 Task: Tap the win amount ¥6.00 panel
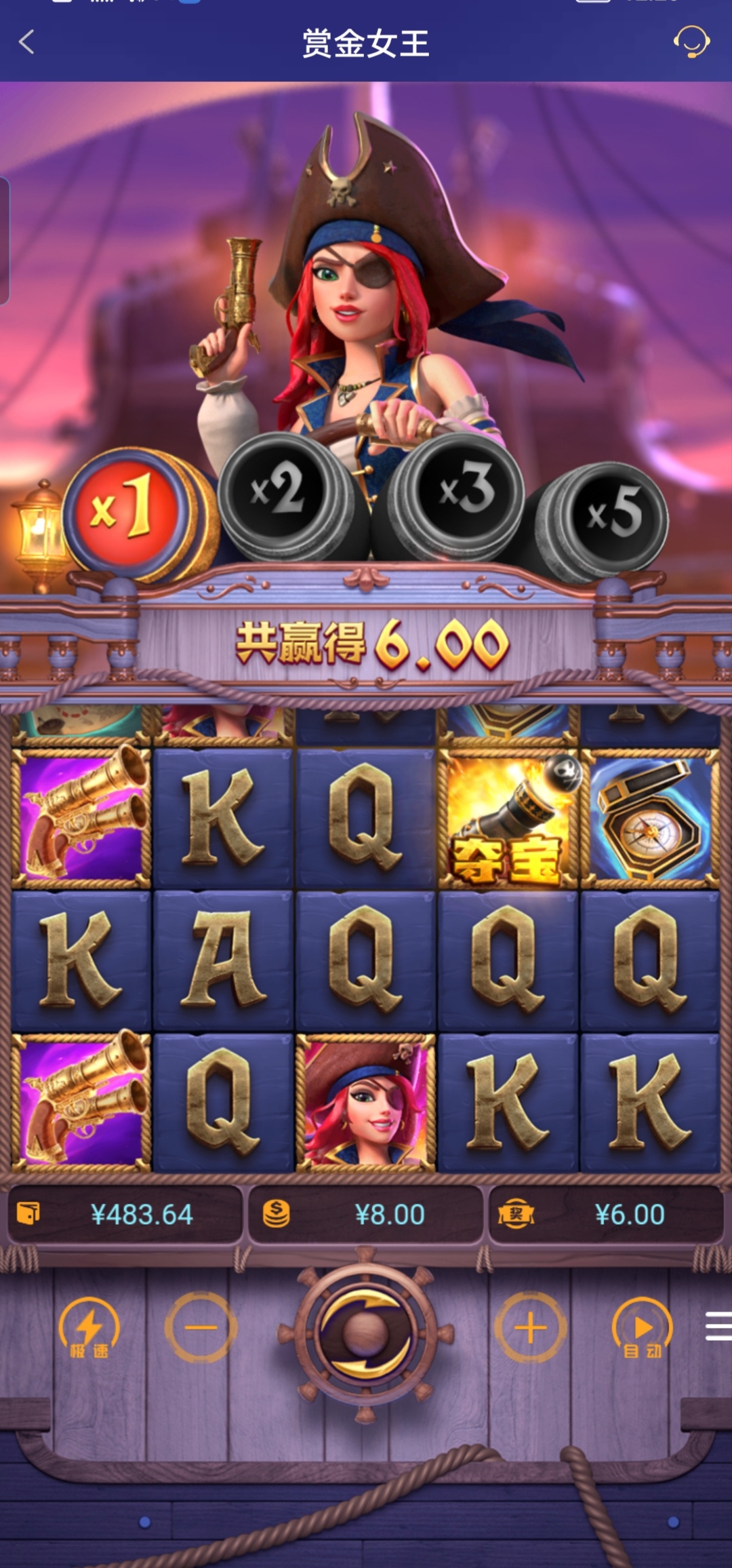pyautogui.click(x=605, y=1215)
